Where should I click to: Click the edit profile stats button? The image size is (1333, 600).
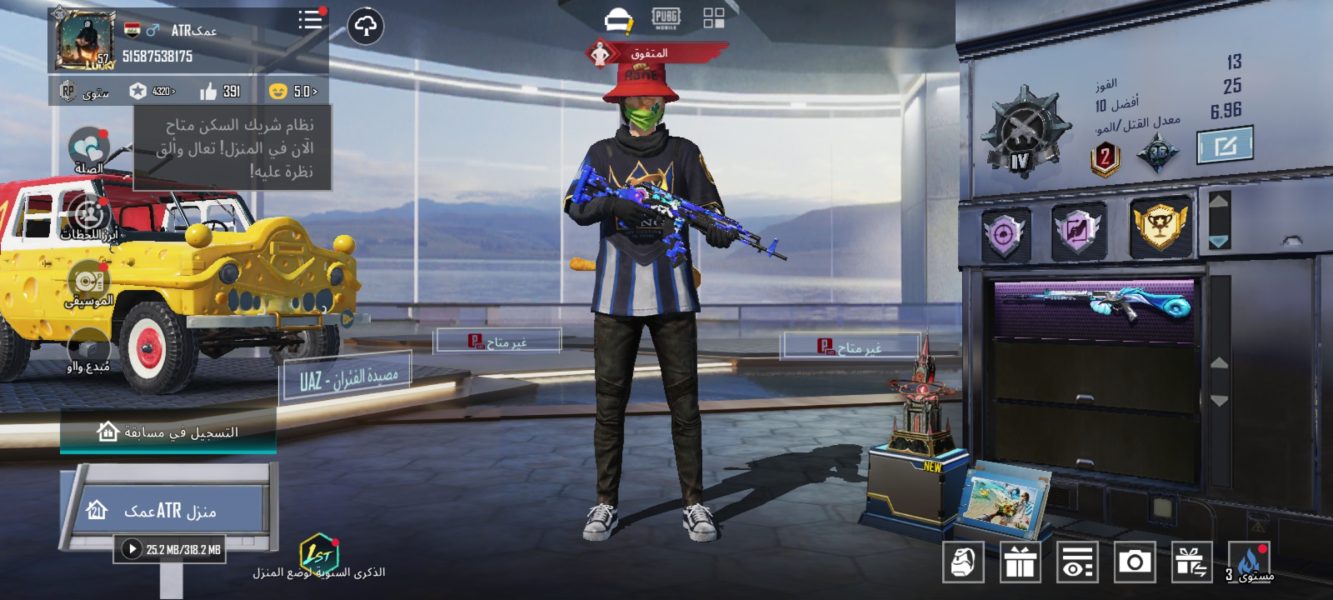point(1225,146)
